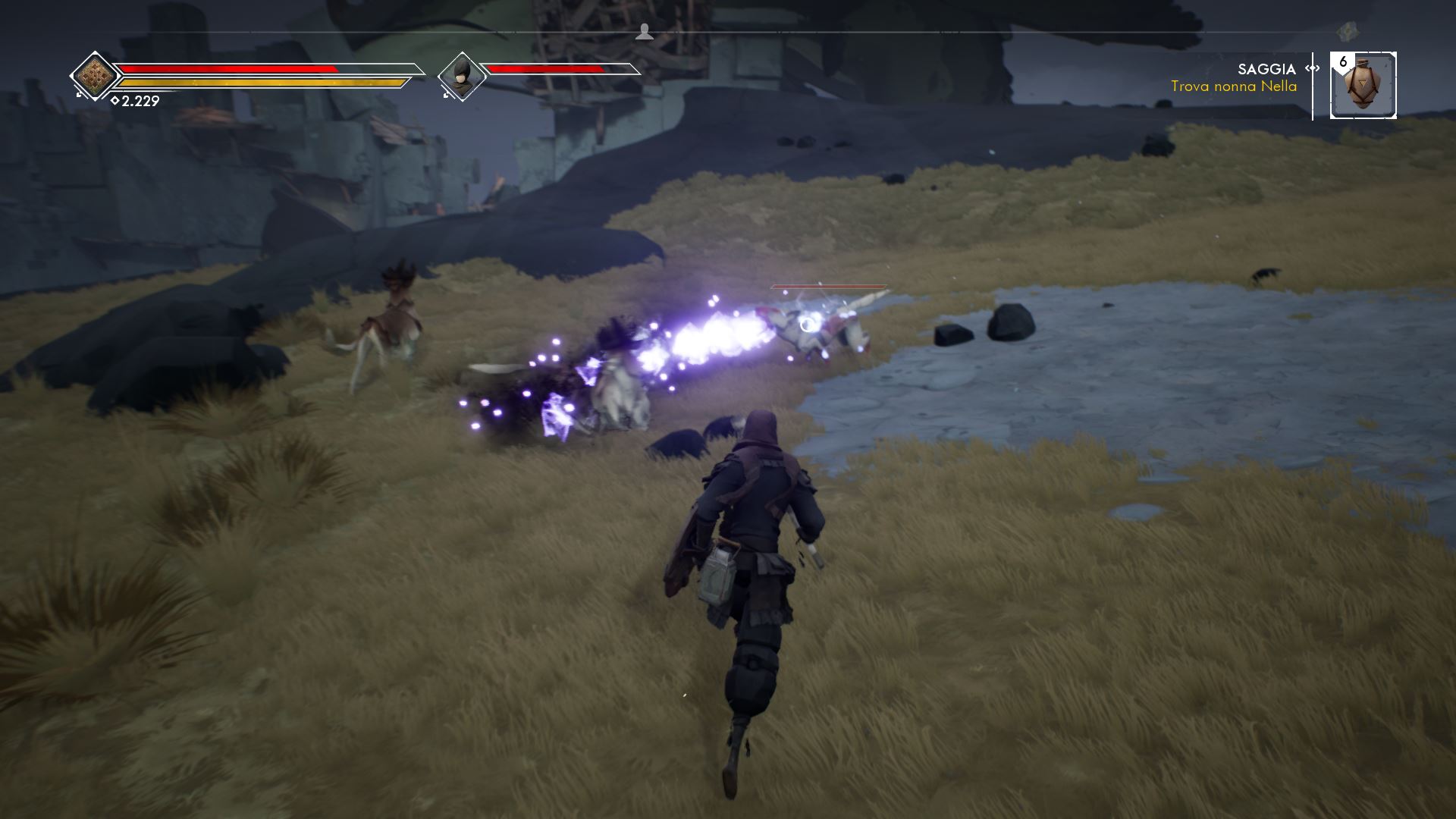Image resolution: width=1456 pixels, height=819 pixels.
Task: Select the hooded companion portrait
Action: (461, 76)
